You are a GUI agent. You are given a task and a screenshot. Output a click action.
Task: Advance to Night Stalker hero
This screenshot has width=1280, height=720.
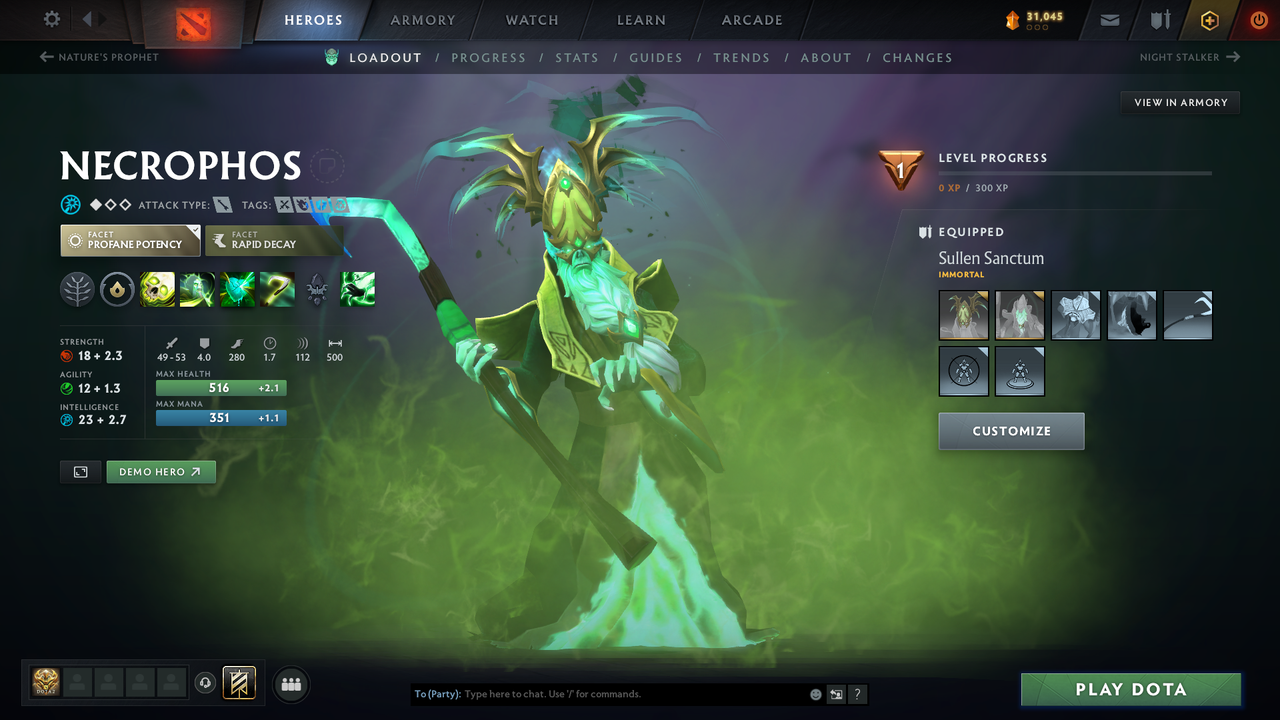[1188, 57]
